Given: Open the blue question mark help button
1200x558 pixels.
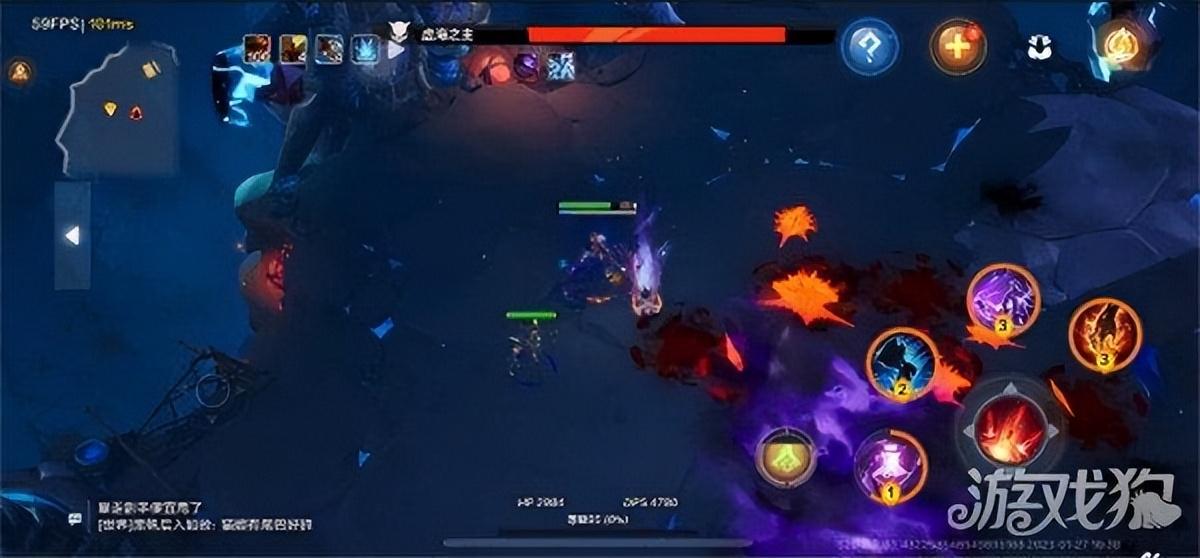Looking at the screenshot, I should (868, 46).
